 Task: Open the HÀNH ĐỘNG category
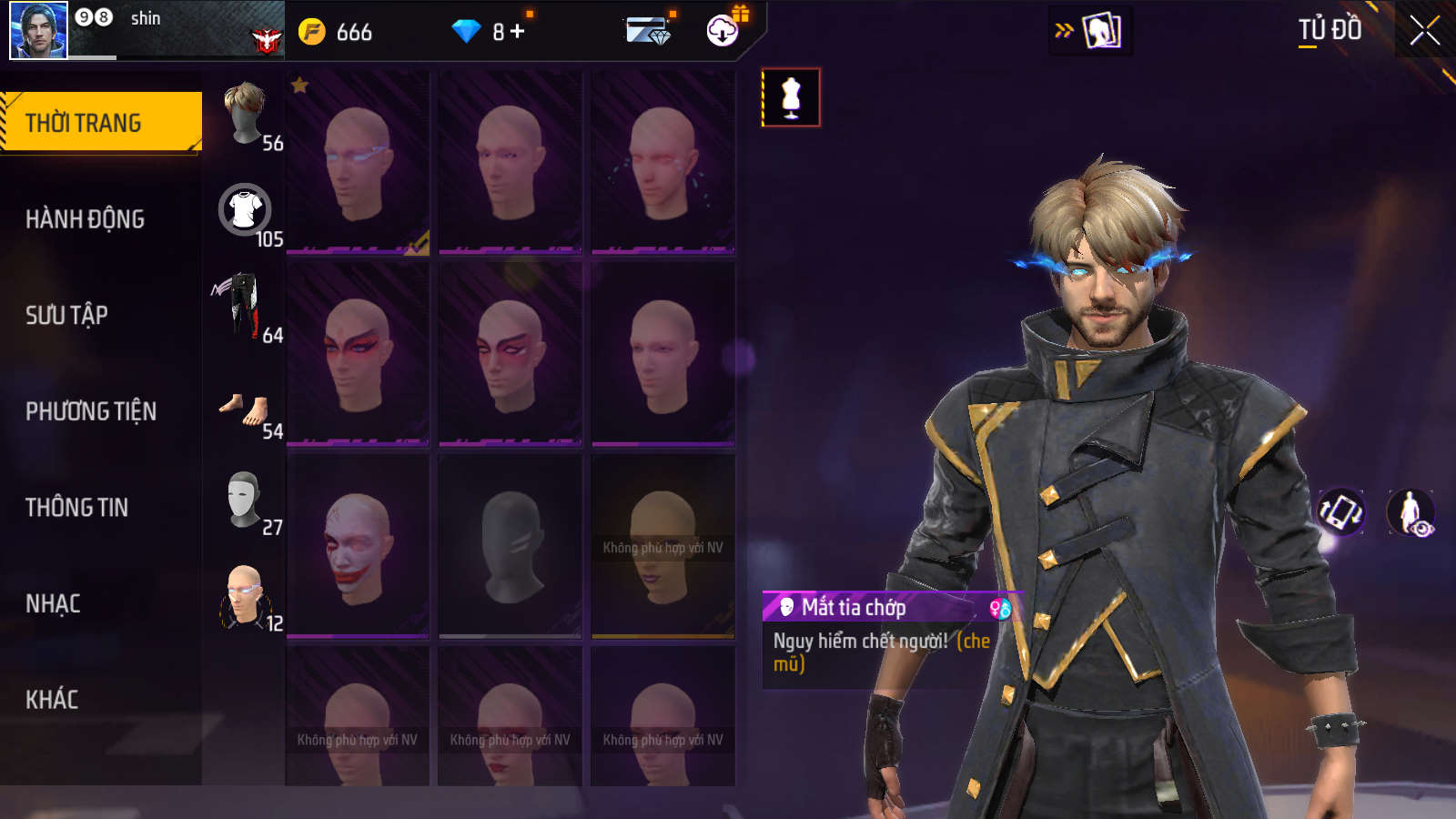[85, 219]
